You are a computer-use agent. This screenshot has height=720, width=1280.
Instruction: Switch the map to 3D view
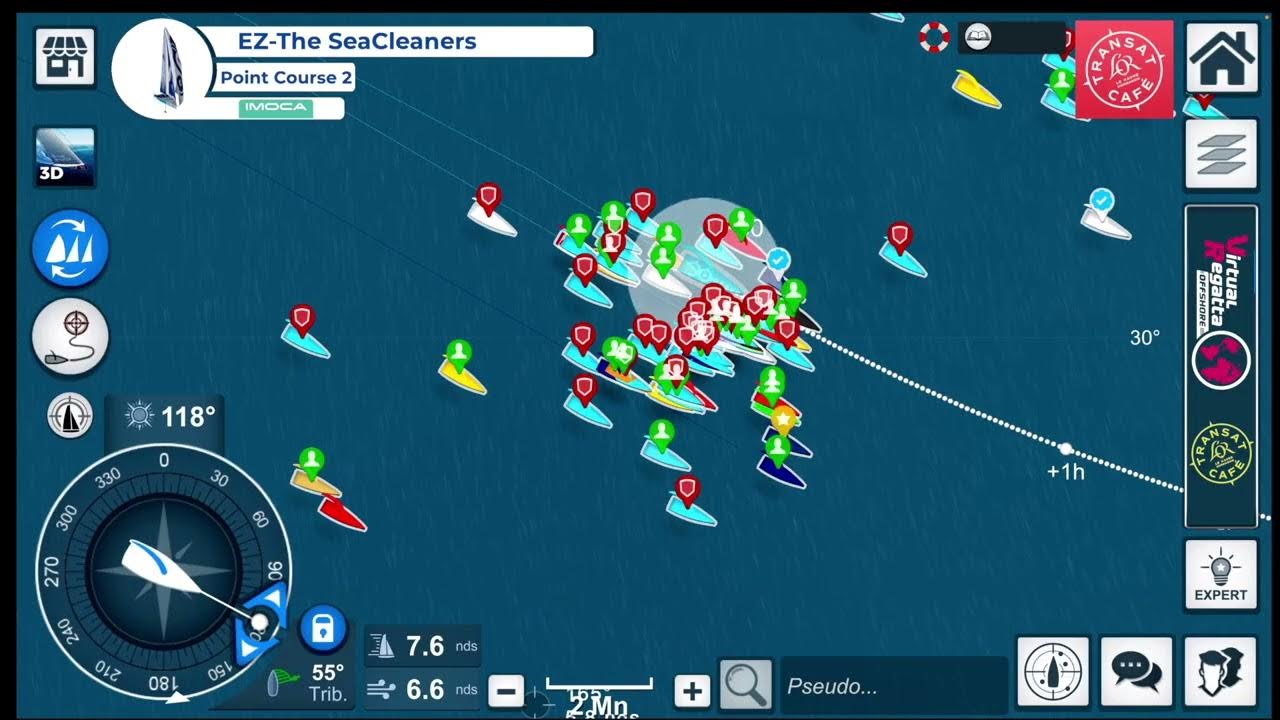pyautogui.click(x=64, y=155)
